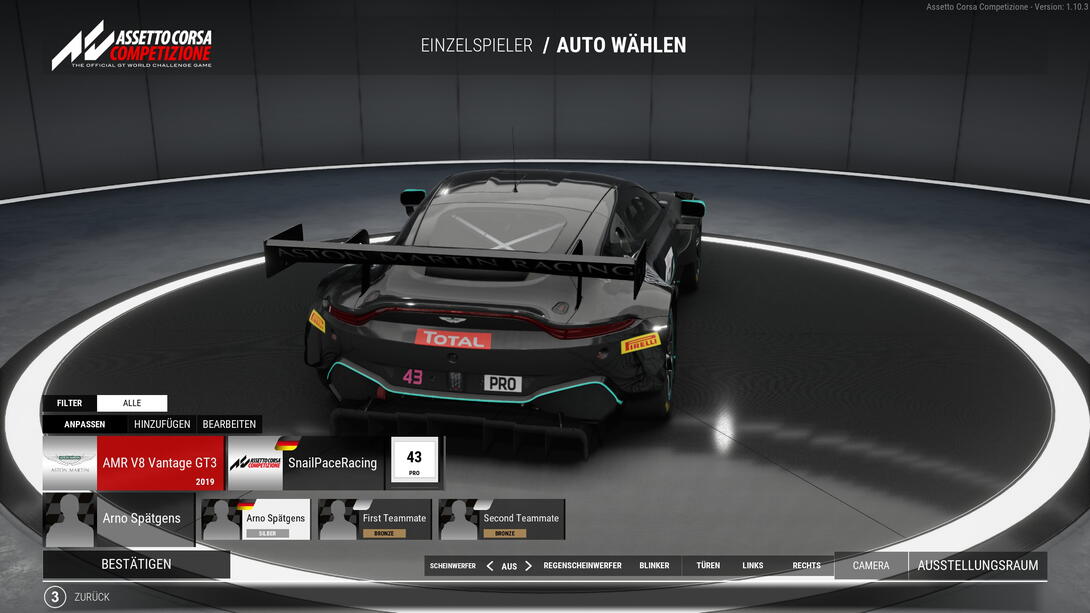Choose the First Teammate driver card
Image resolution: width=1090 pixels, height=613 pixels.
(x=375, y=520)
